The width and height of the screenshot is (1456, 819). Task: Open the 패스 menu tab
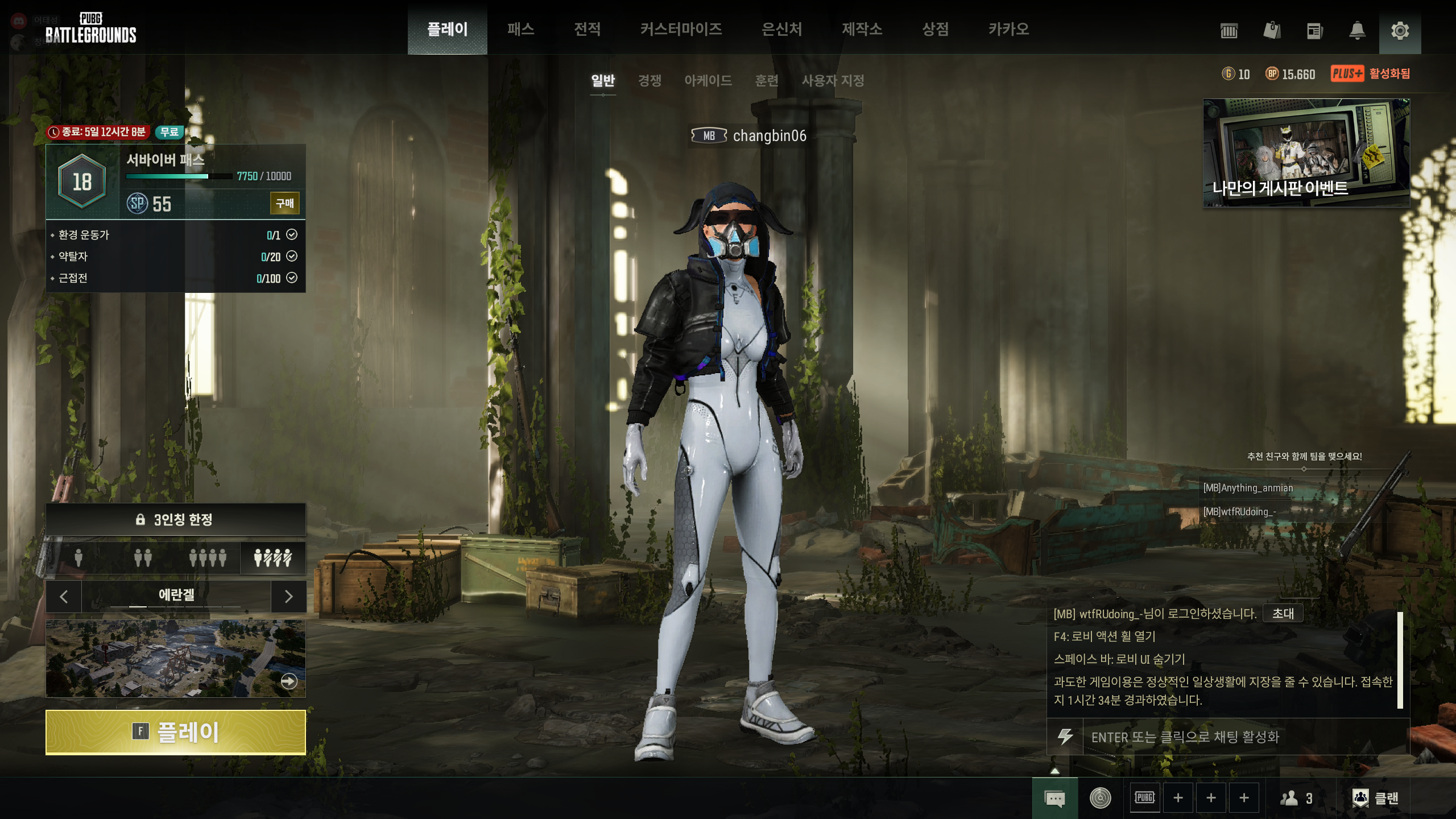[x=520, y=29]
